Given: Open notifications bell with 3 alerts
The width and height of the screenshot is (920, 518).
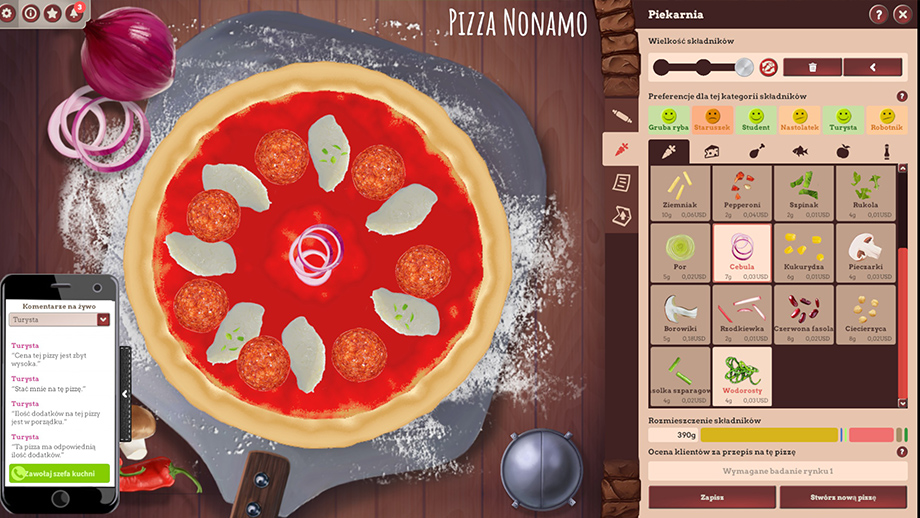Looking at the screenshot, I should click(75, 13).
